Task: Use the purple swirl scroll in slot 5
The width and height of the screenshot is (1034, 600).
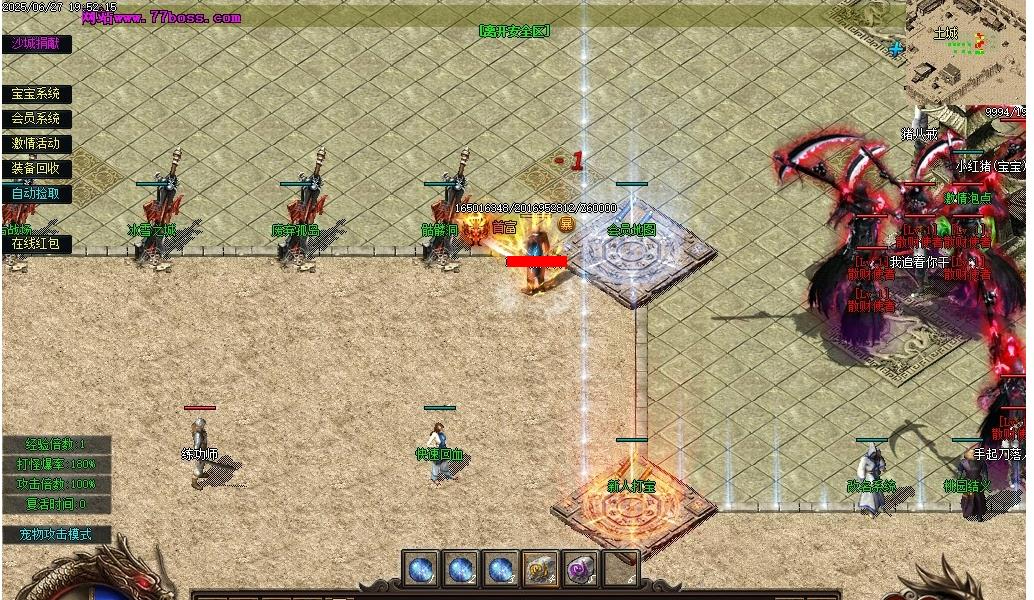Action: click(x=580, y=569)
